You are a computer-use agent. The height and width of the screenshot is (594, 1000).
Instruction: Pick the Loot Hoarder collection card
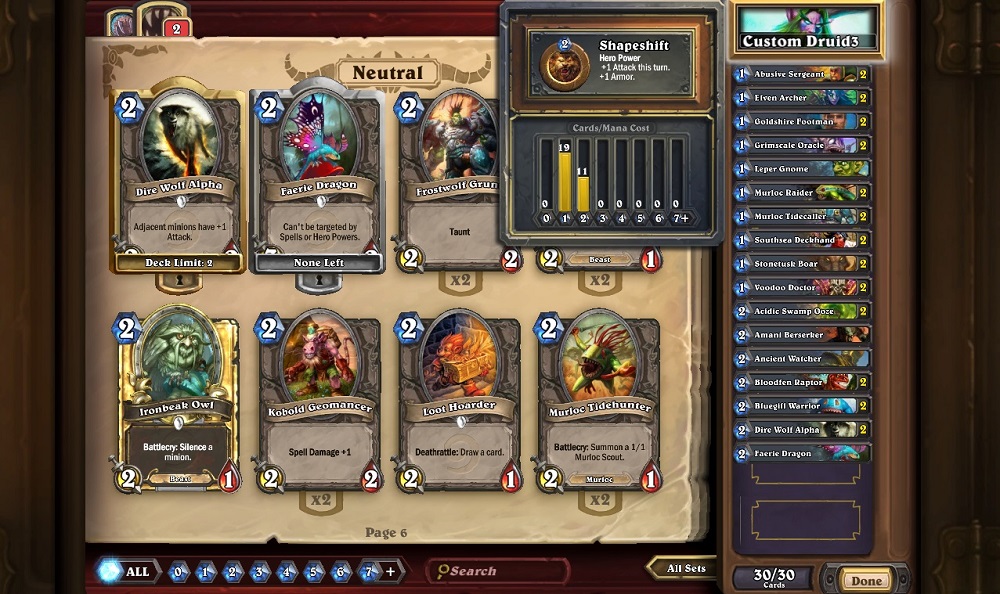click(459, 400)
